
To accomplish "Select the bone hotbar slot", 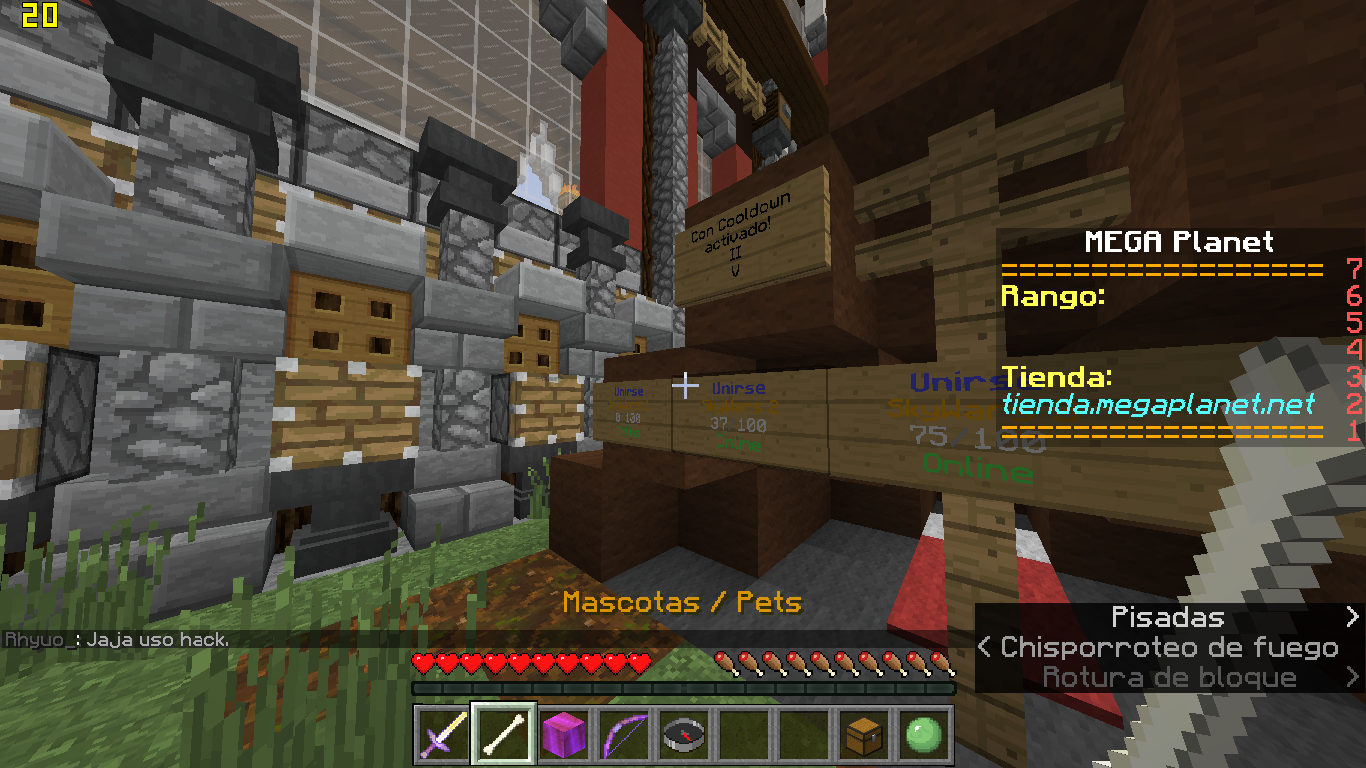I will 502,736.
